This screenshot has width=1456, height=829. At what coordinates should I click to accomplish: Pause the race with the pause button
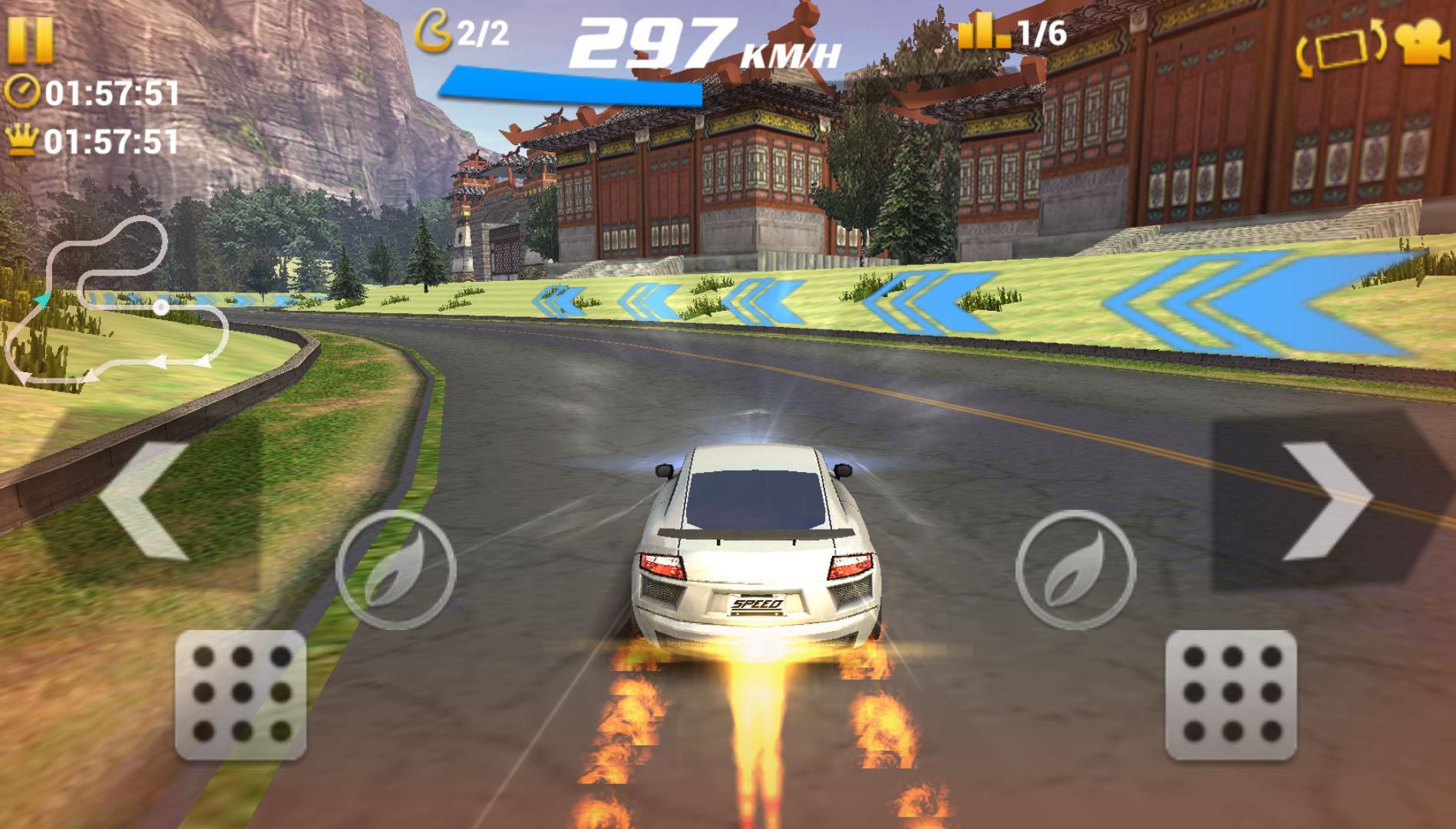31,39
